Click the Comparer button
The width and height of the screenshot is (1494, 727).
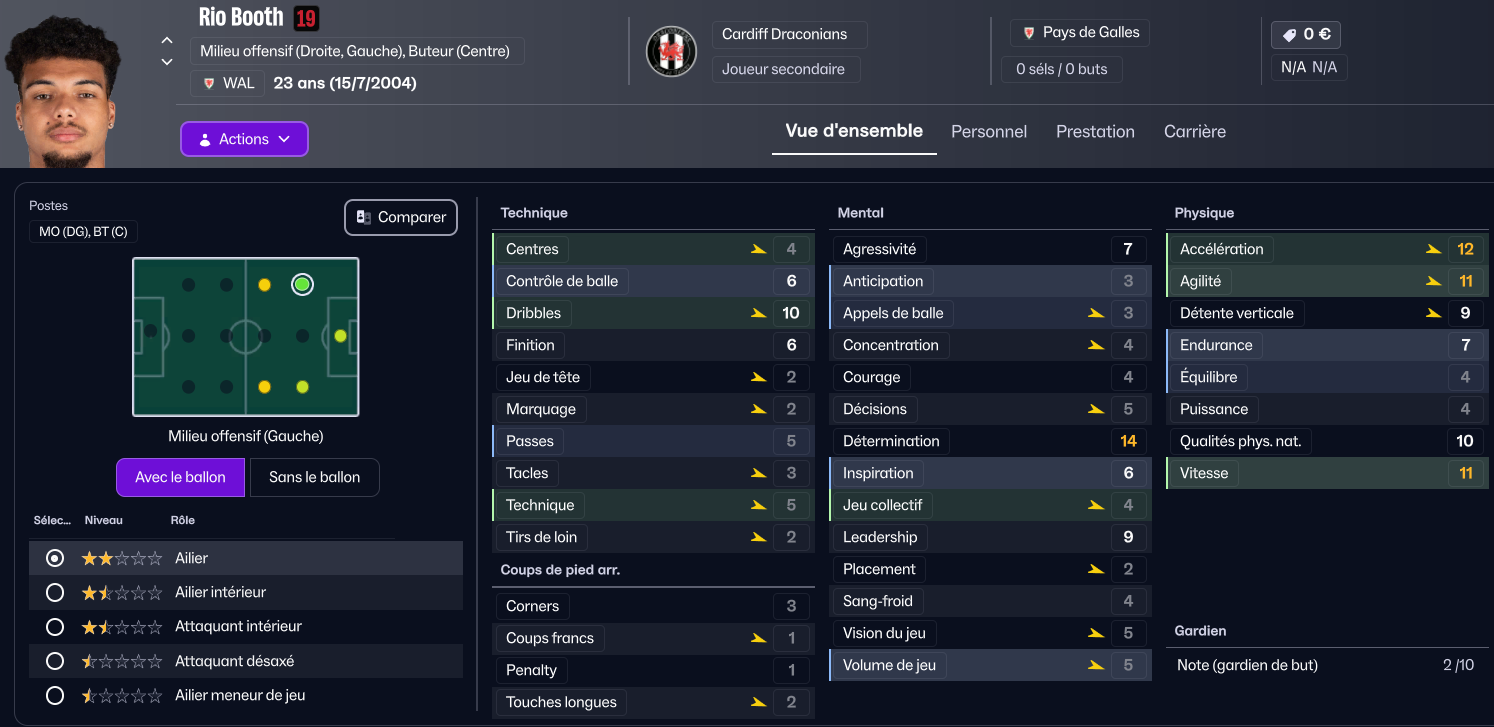tap(400, 217)
